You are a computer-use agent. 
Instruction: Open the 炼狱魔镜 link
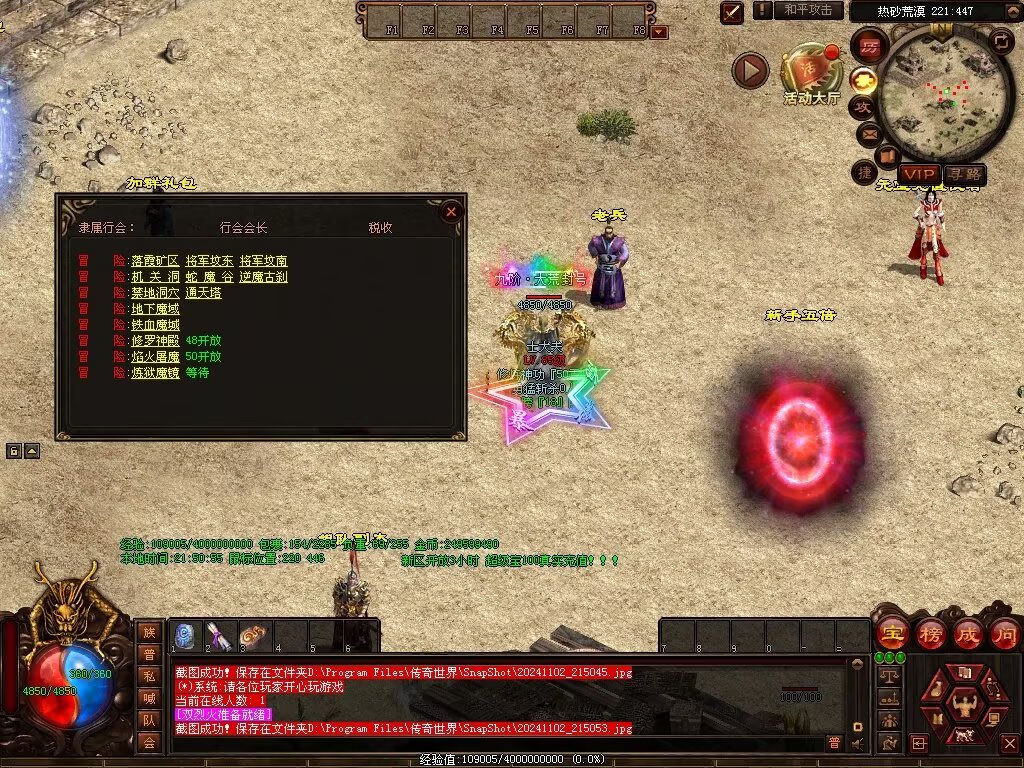[x=155, y=373]
